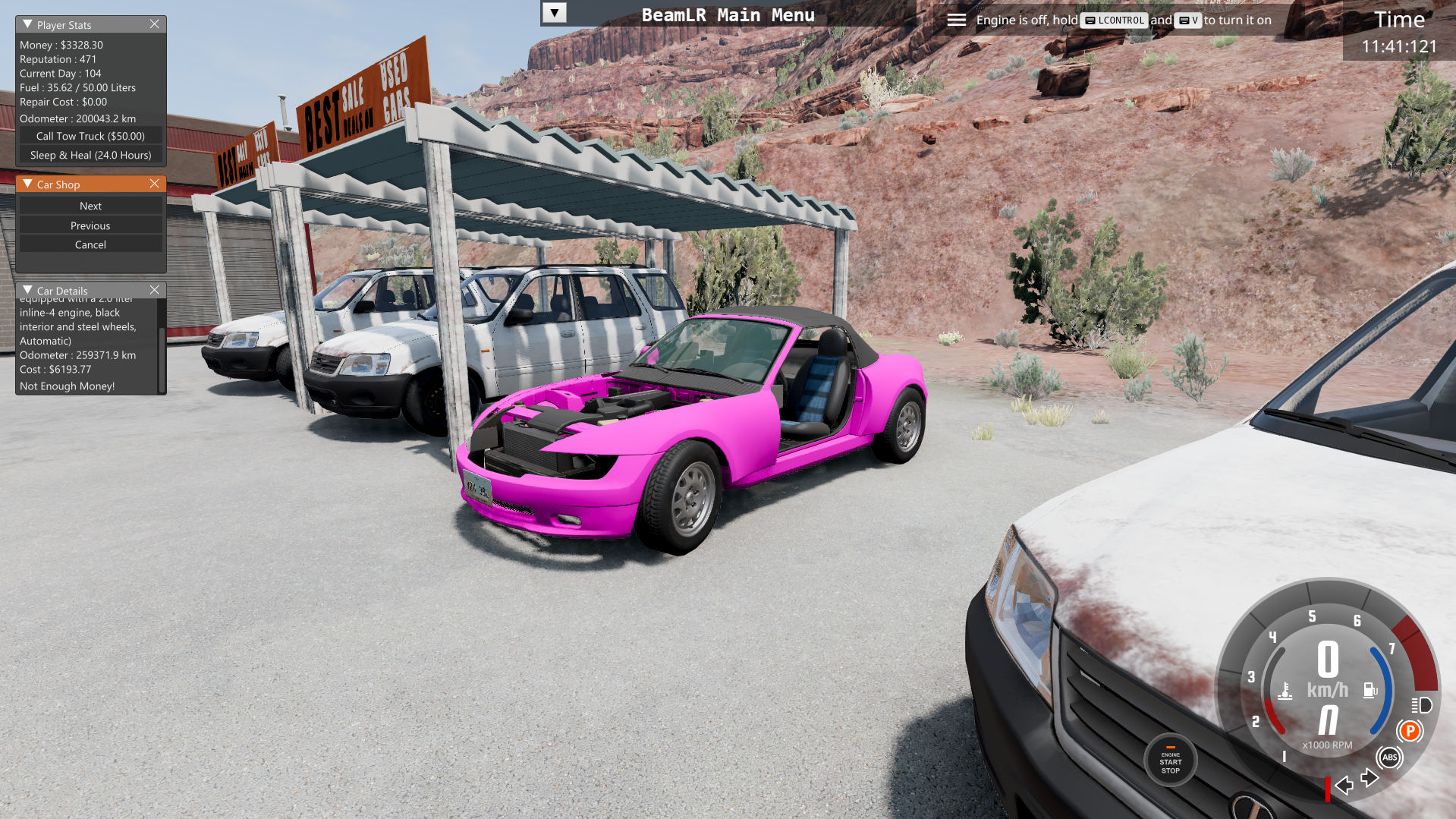Viewport: 1456px width, 819px height.
Task: Close the Player Stats window
Action: [x=154, y=24]
